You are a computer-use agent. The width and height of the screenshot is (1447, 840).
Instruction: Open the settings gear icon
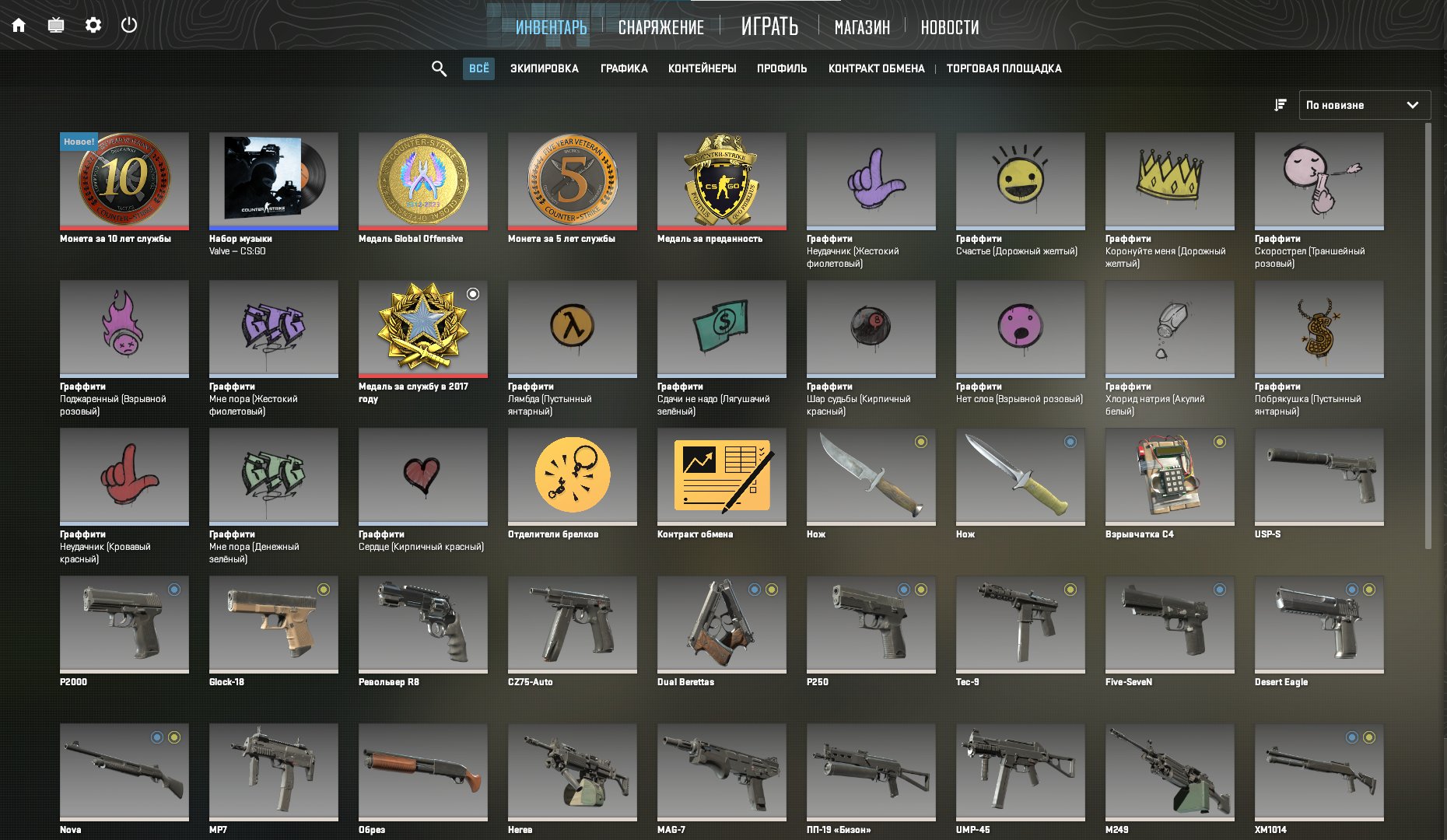tap(93, 24)
